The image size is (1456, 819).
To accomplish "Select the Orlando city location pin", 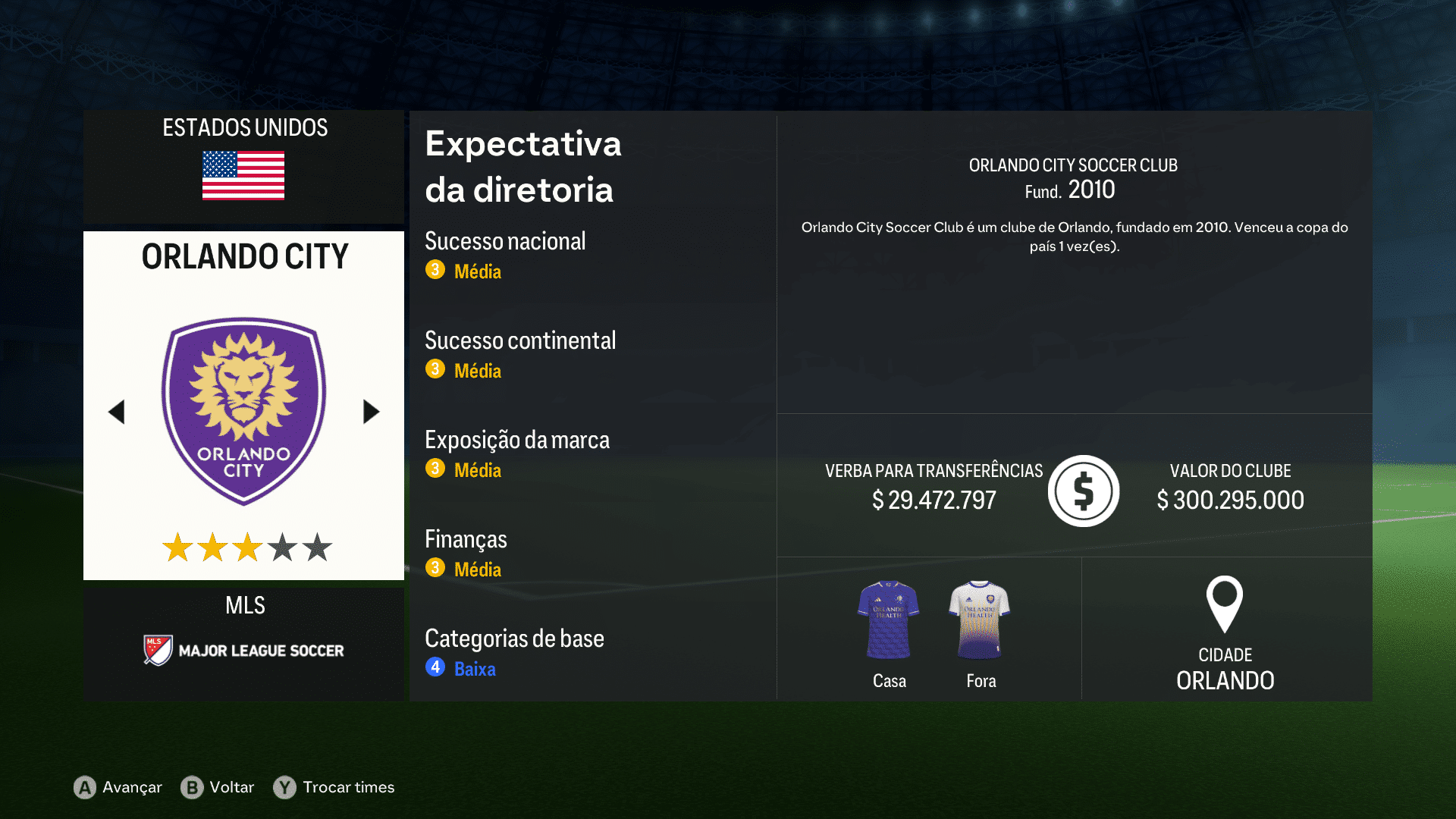I will point(1225,604).
